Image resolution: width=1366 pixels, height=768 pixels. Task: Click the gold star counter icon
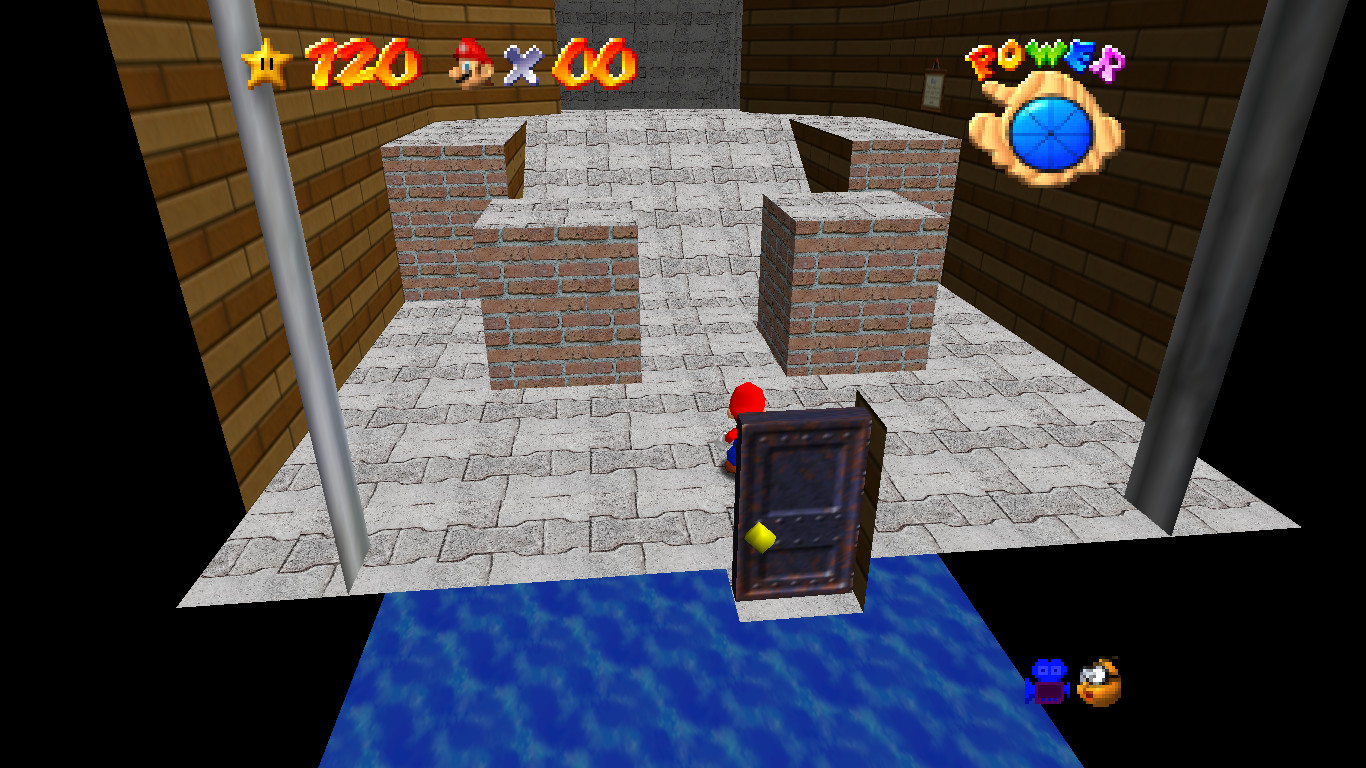(266, 61)
